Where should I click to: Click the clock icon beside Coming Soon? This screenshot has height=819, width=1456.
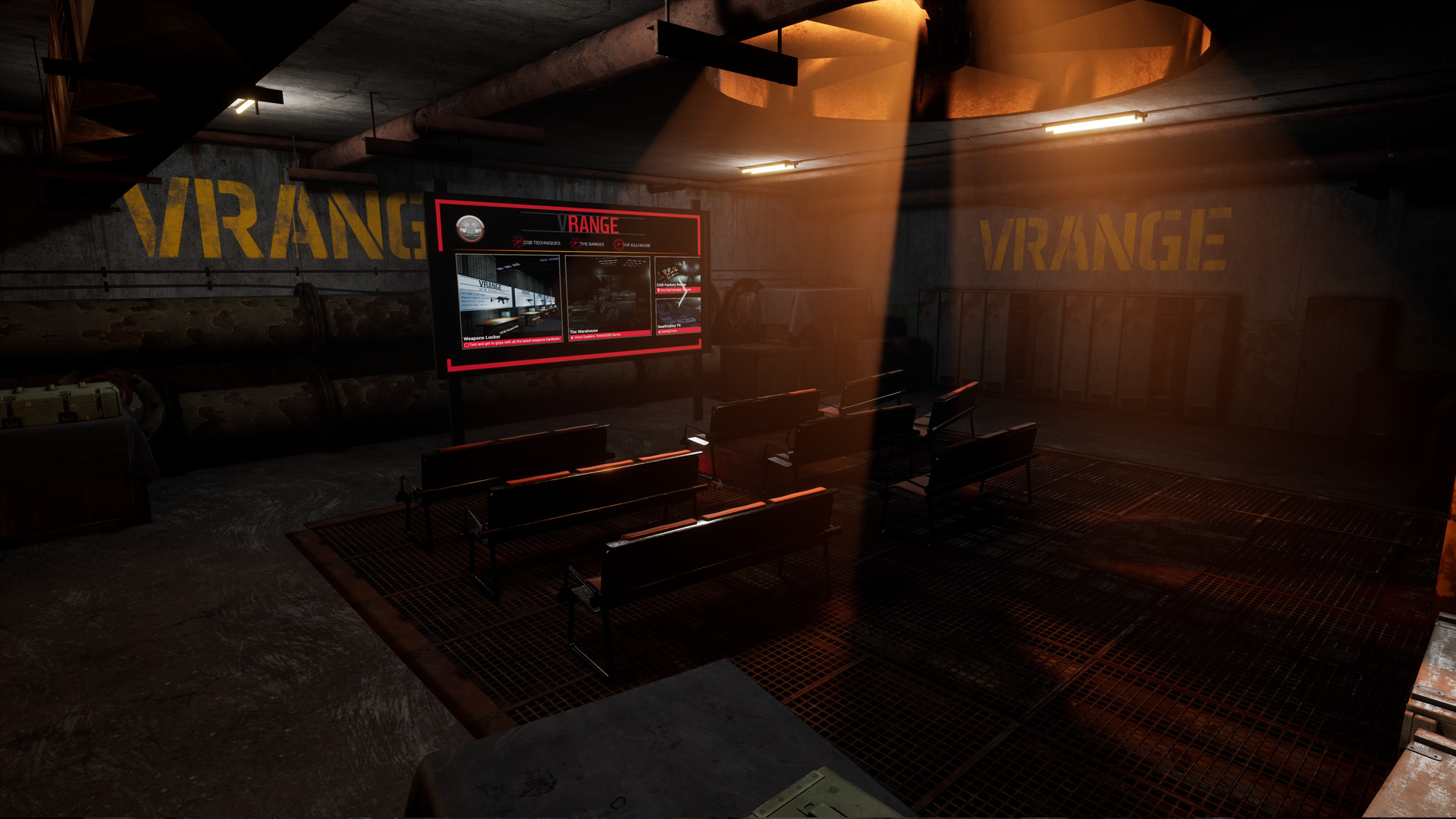pyautogui.click(x=661, y=331)
